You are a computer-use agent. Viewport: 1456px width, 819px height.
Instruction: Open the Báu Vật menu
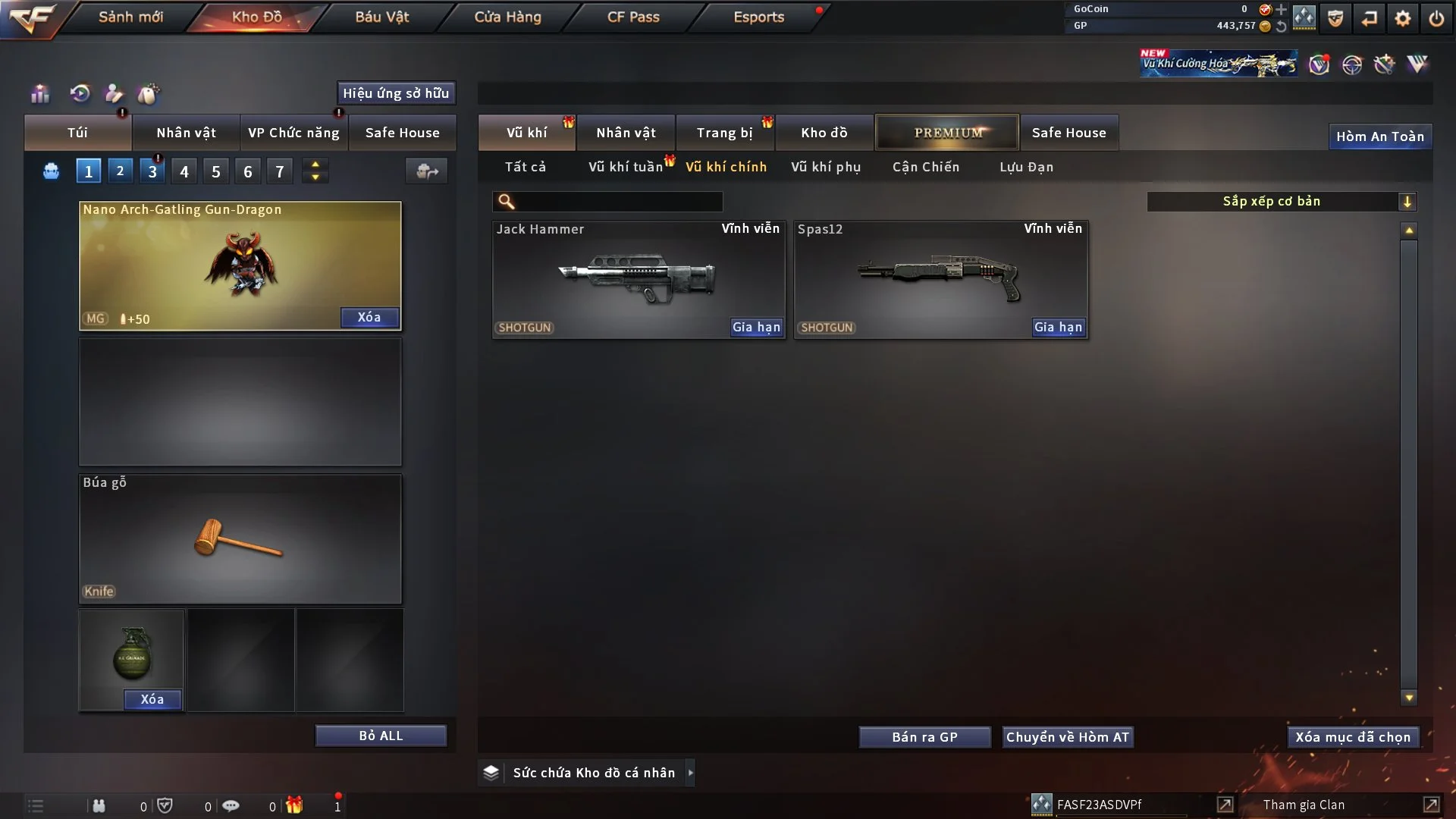pos(381,17)
